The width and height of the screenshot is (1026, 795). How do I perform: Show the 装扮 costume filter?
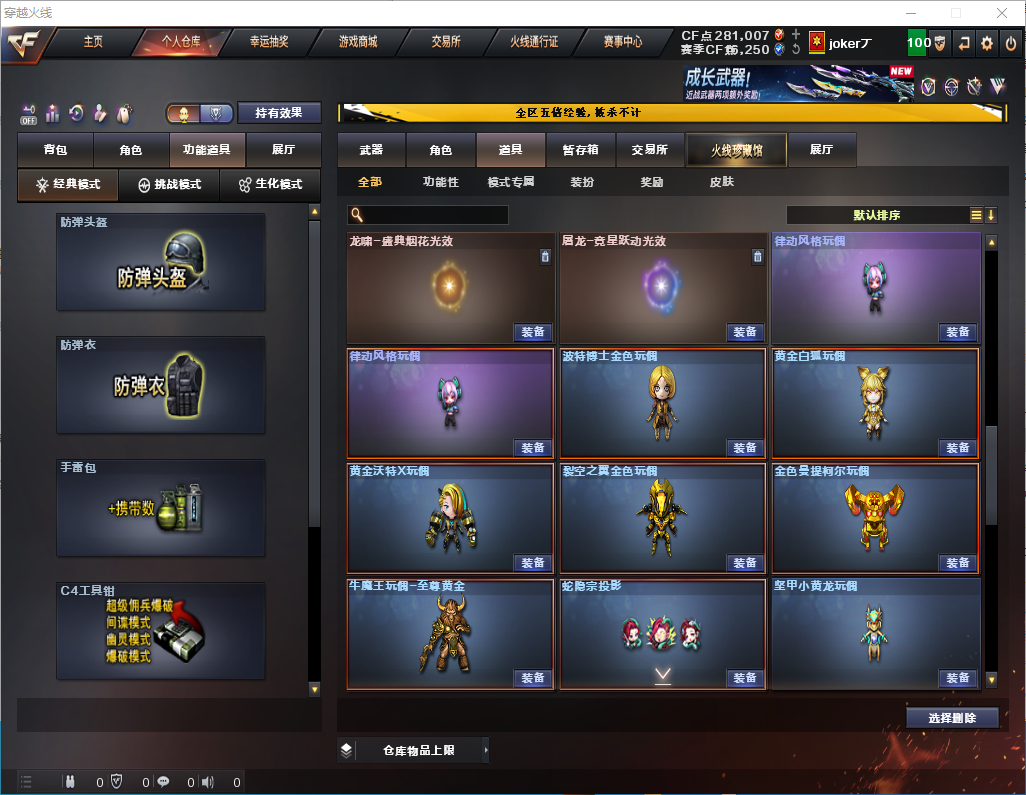582,183
